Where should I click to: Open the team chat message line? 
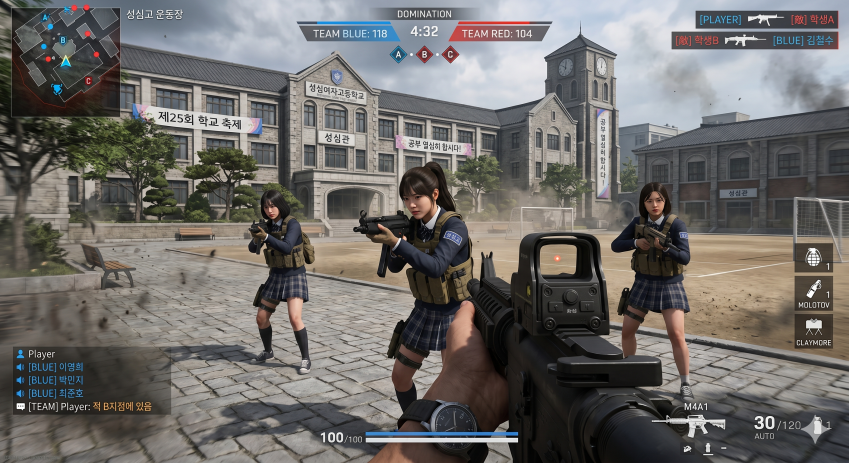coord(90,406)
